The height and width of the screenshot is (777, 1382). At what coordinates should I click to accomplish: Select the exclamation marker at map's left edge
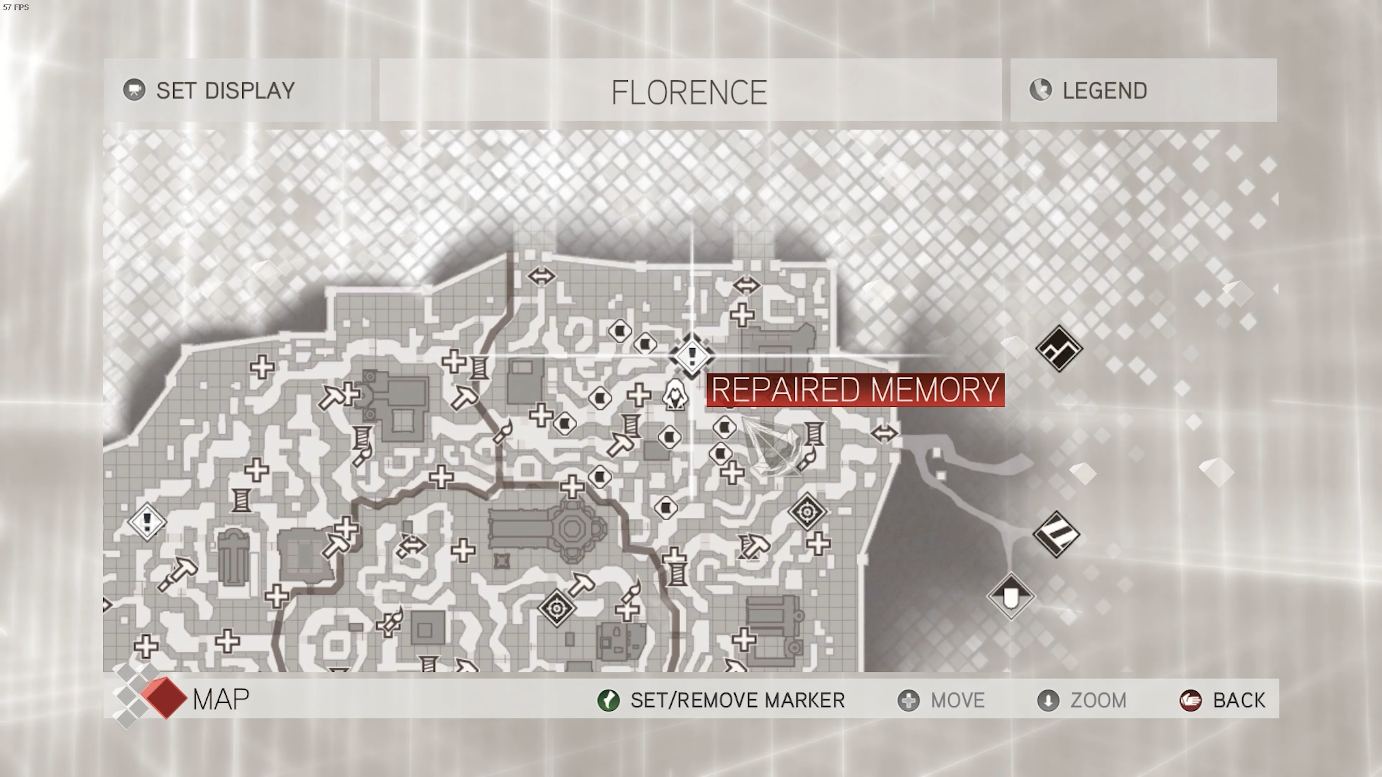click(x=148, y=521)
